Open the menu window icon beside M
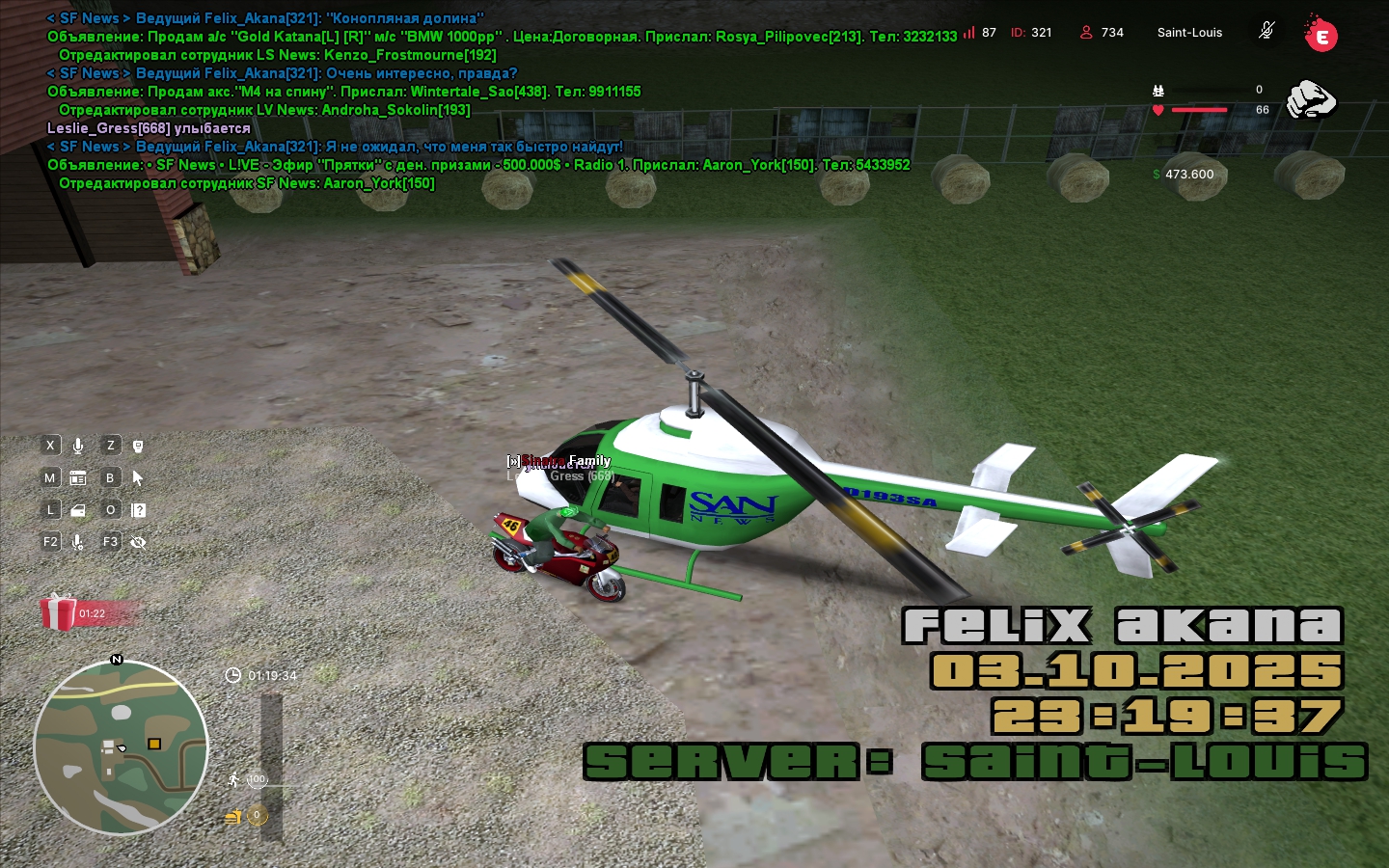Image resolution: width=1389 pixels, height=868 pixels. (x=78, y=477)
